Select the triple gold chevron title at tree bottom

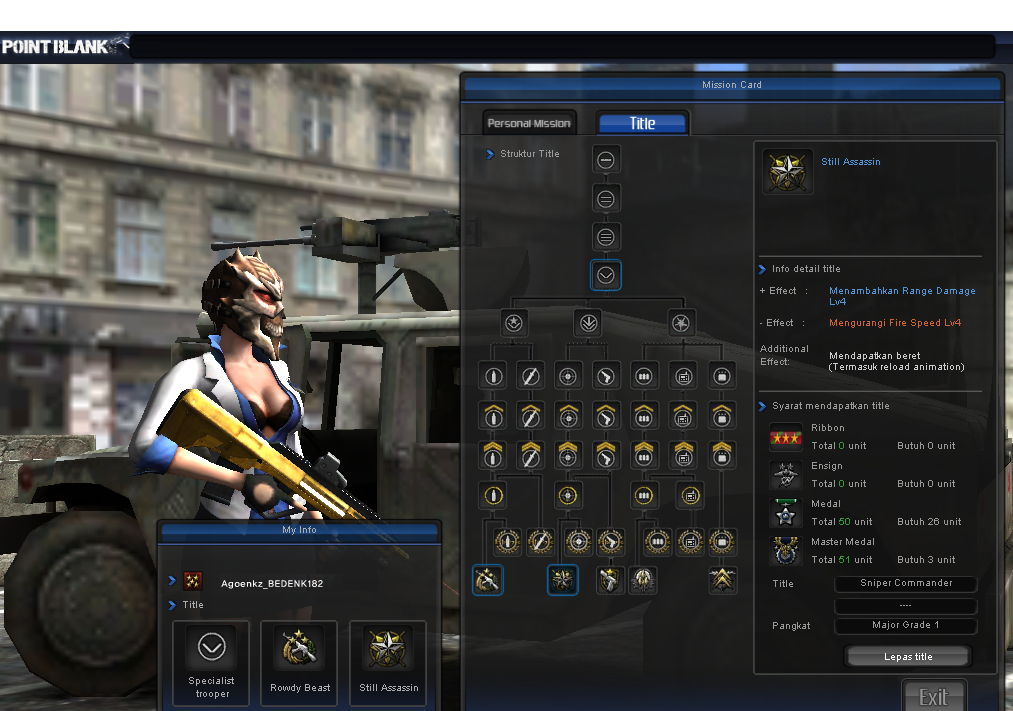pos(723,579)
